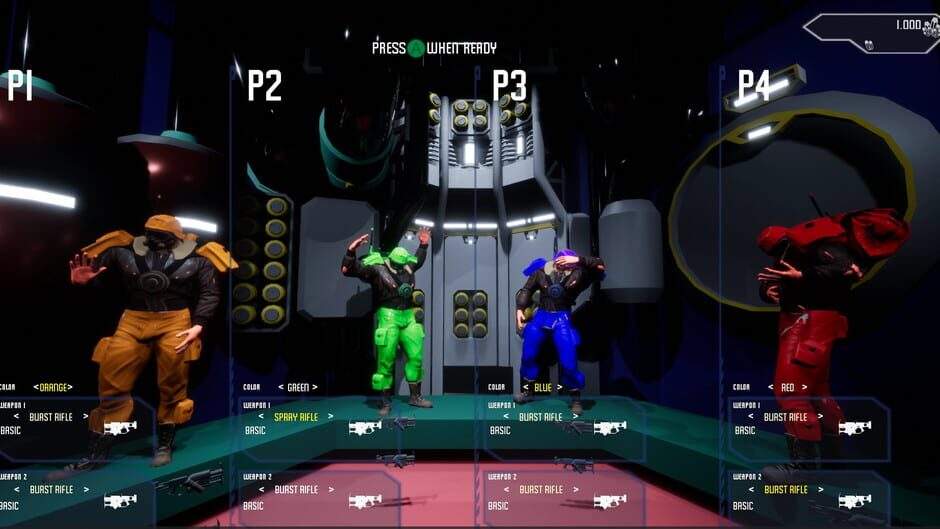Cycle P2 weapon 2 to the previous option
Image resolution: width=940 pixels, height=529 pixels.
point(262,490)
